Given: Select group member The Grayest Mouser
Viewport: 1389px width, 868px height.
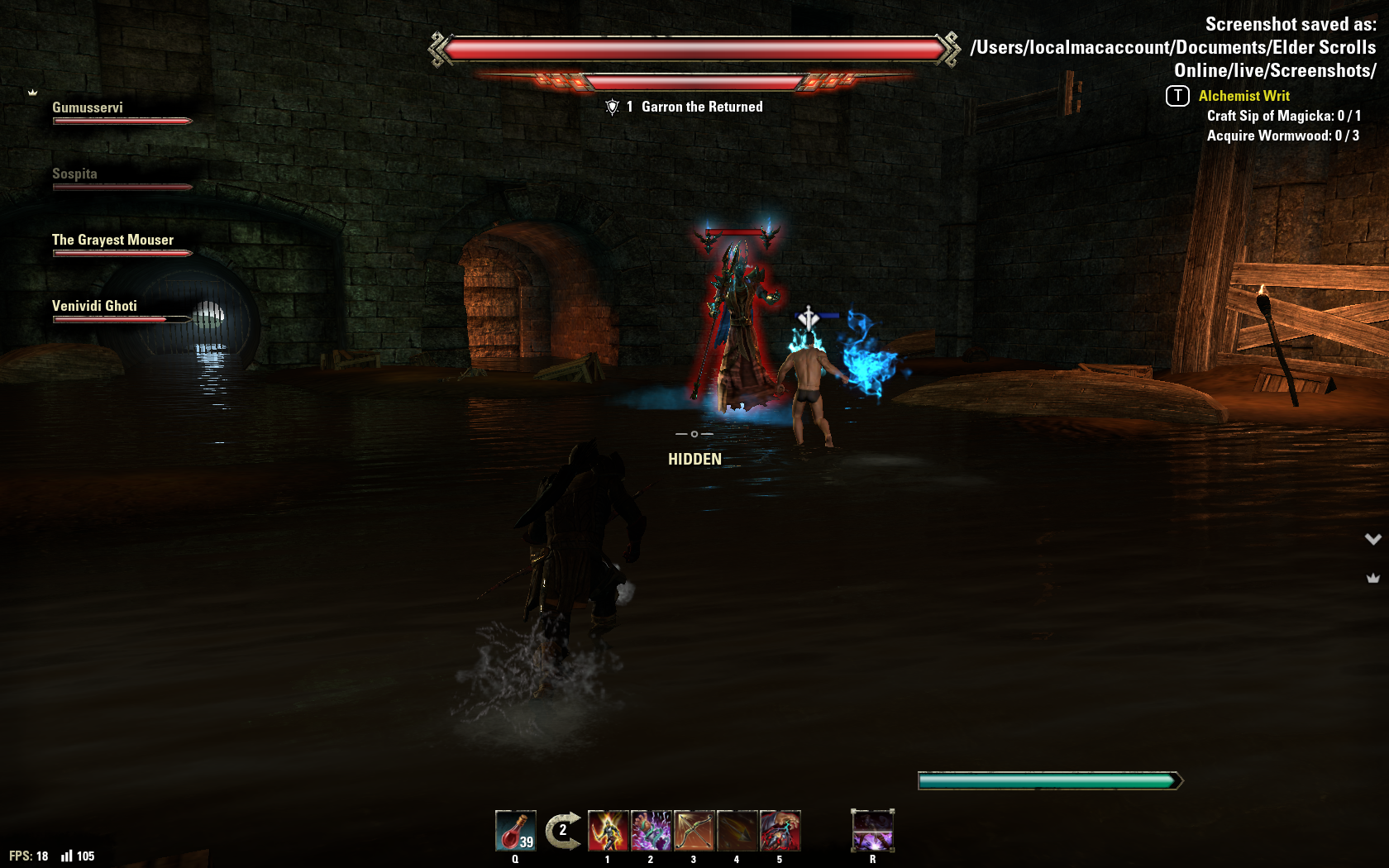Looking at the screenshot, I should [x=112, y=240].
